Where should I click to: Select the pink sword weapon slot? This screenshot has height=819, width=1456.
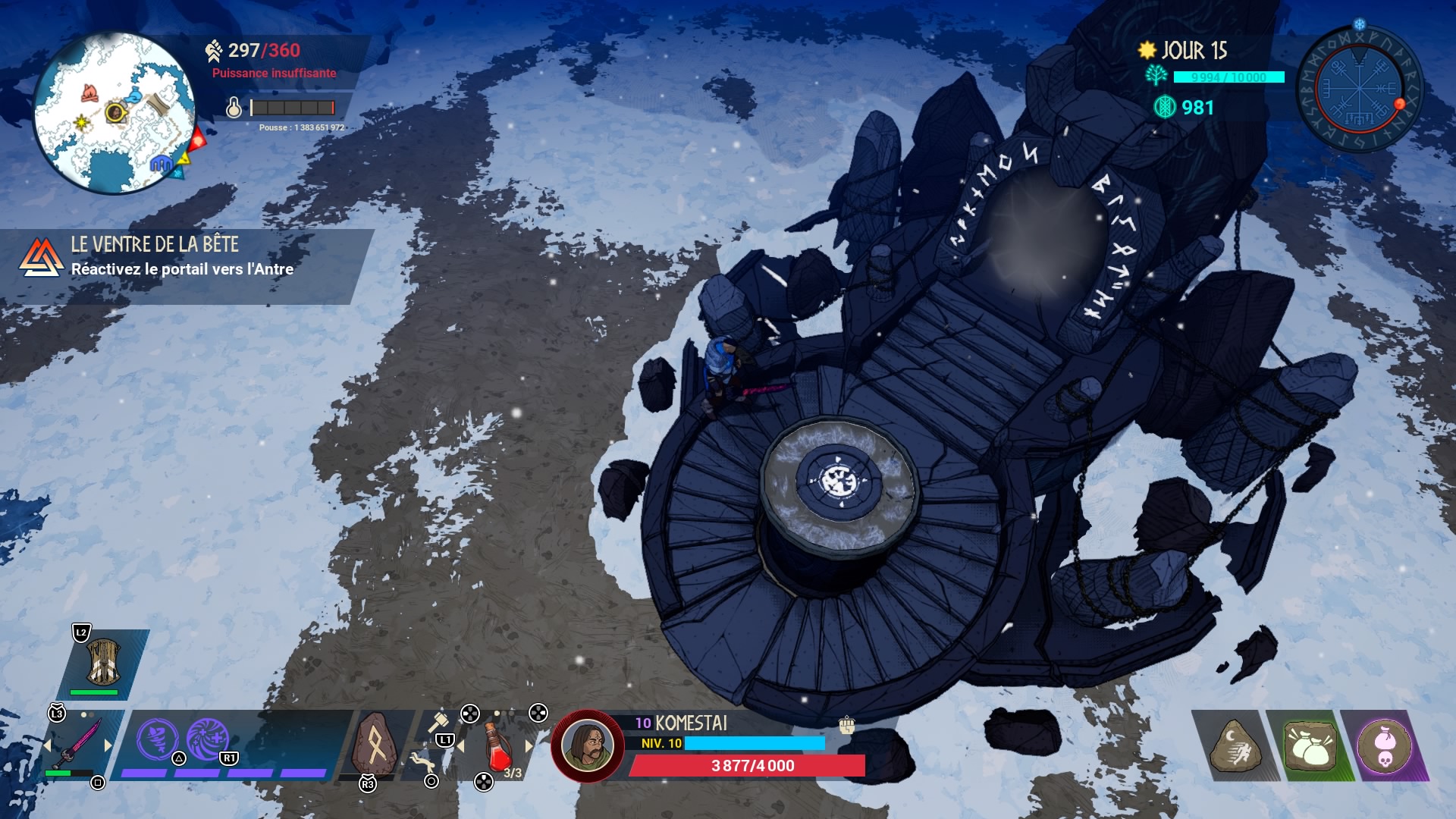click(x=77, y=745)
